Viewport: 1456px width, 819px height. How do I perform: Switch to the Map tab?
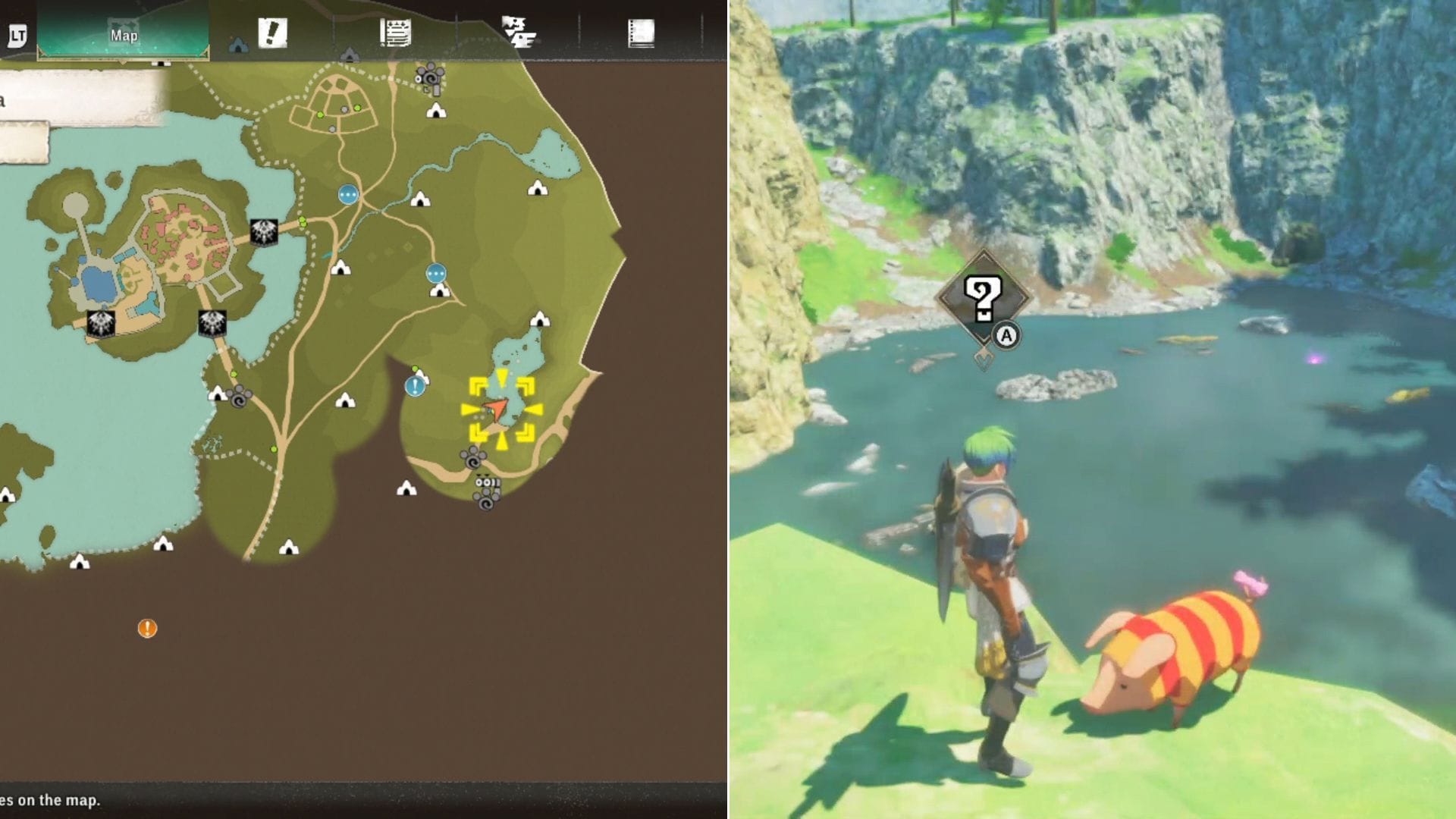coord(125,34)
